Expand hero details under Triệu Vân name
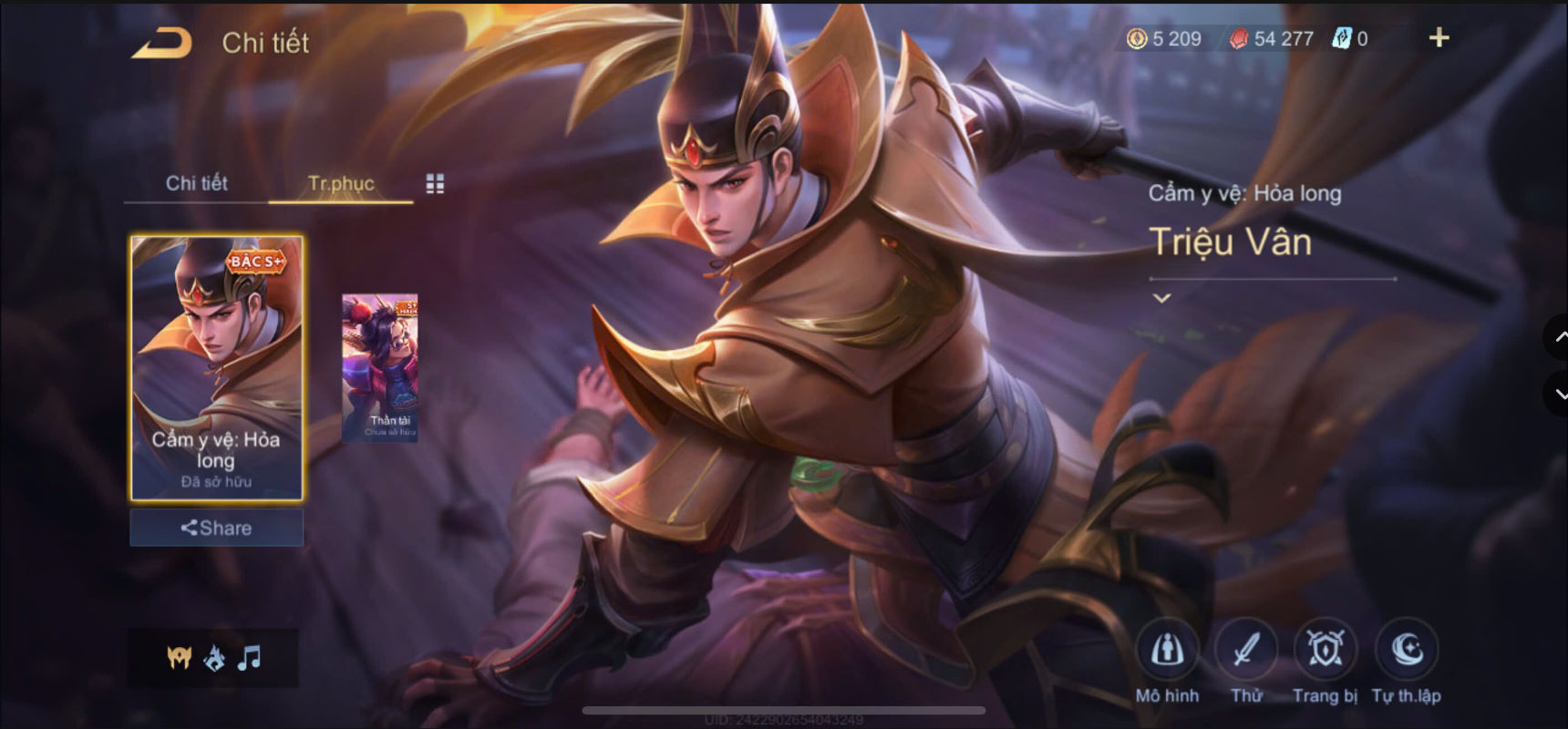 click(x=1161, y=296)
